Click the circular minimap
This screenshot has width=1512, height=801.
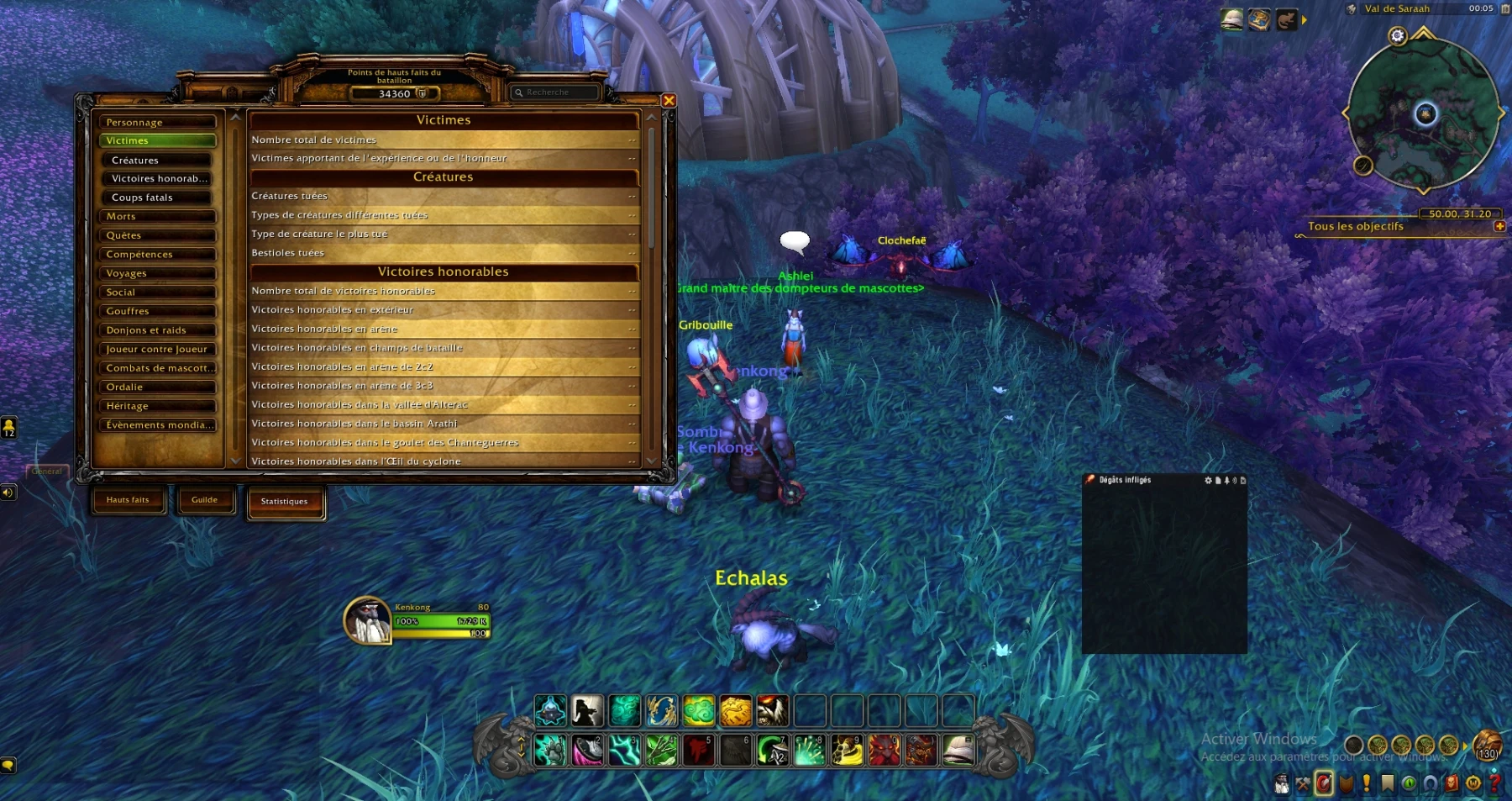[x=1424, y=115]
